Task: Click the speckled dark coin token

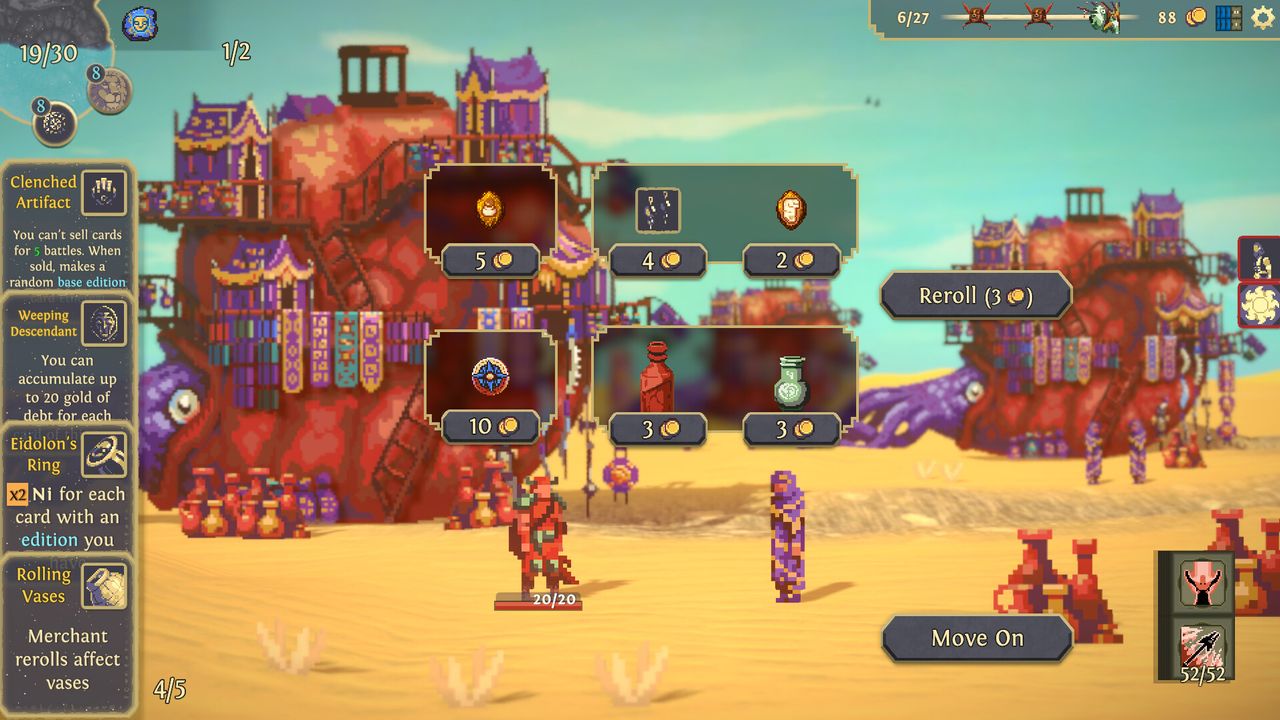Action: click(55, 123)
